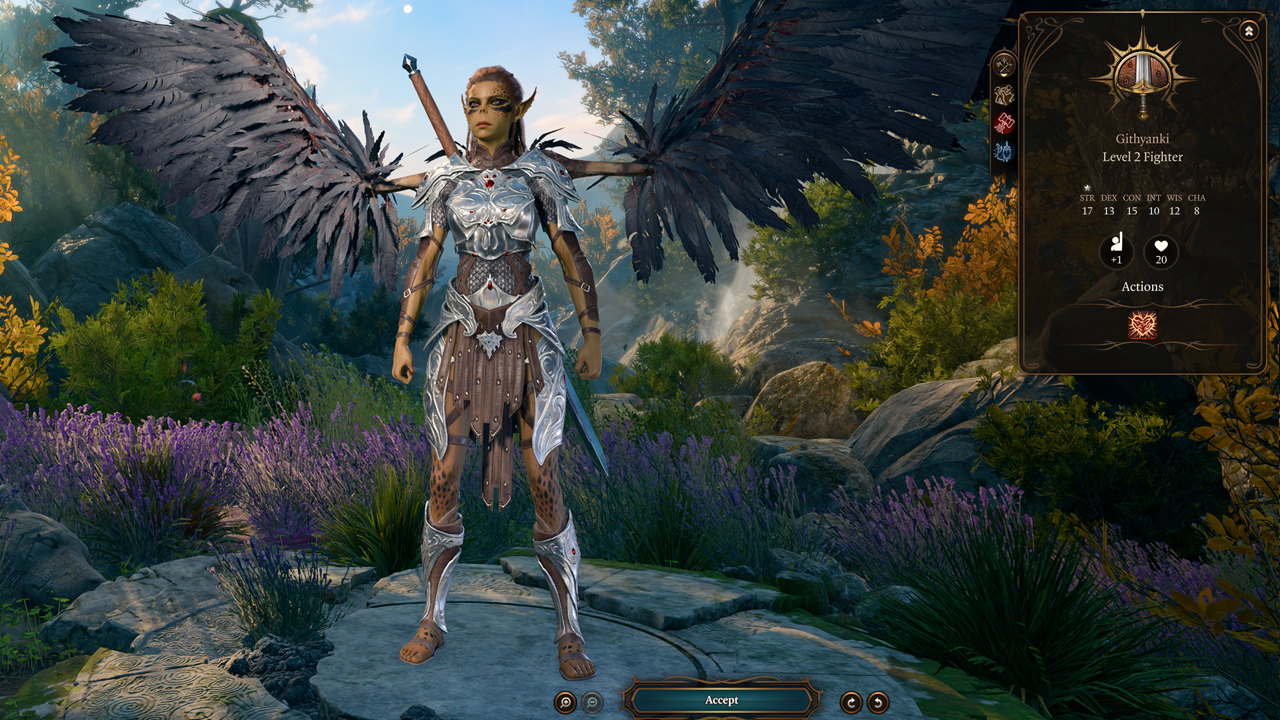
Task: Select the +1 proficiency bonus icon
Action: 1116,251
